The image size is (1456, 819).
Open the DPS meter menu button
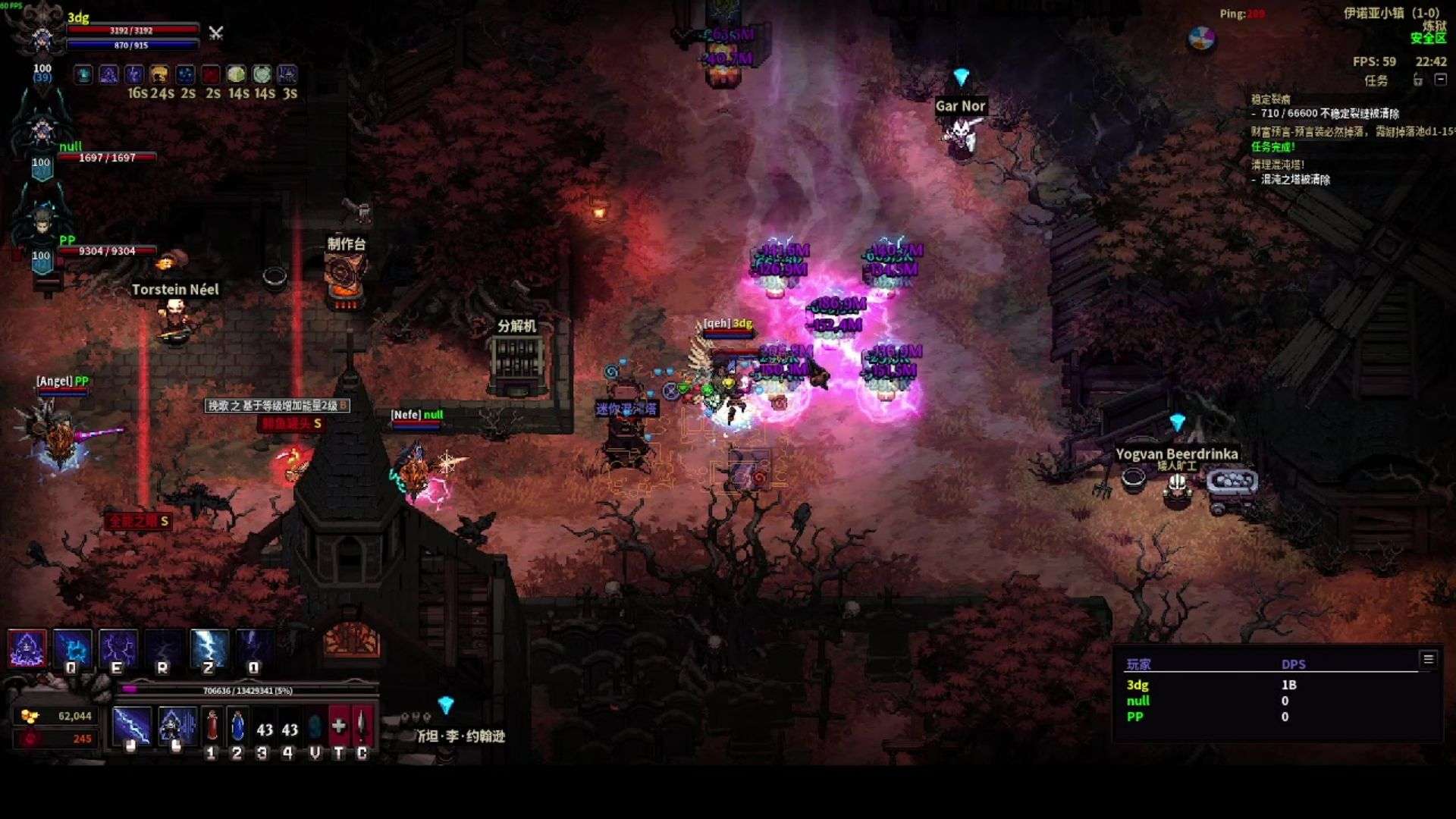click(x=1428, y=659)
